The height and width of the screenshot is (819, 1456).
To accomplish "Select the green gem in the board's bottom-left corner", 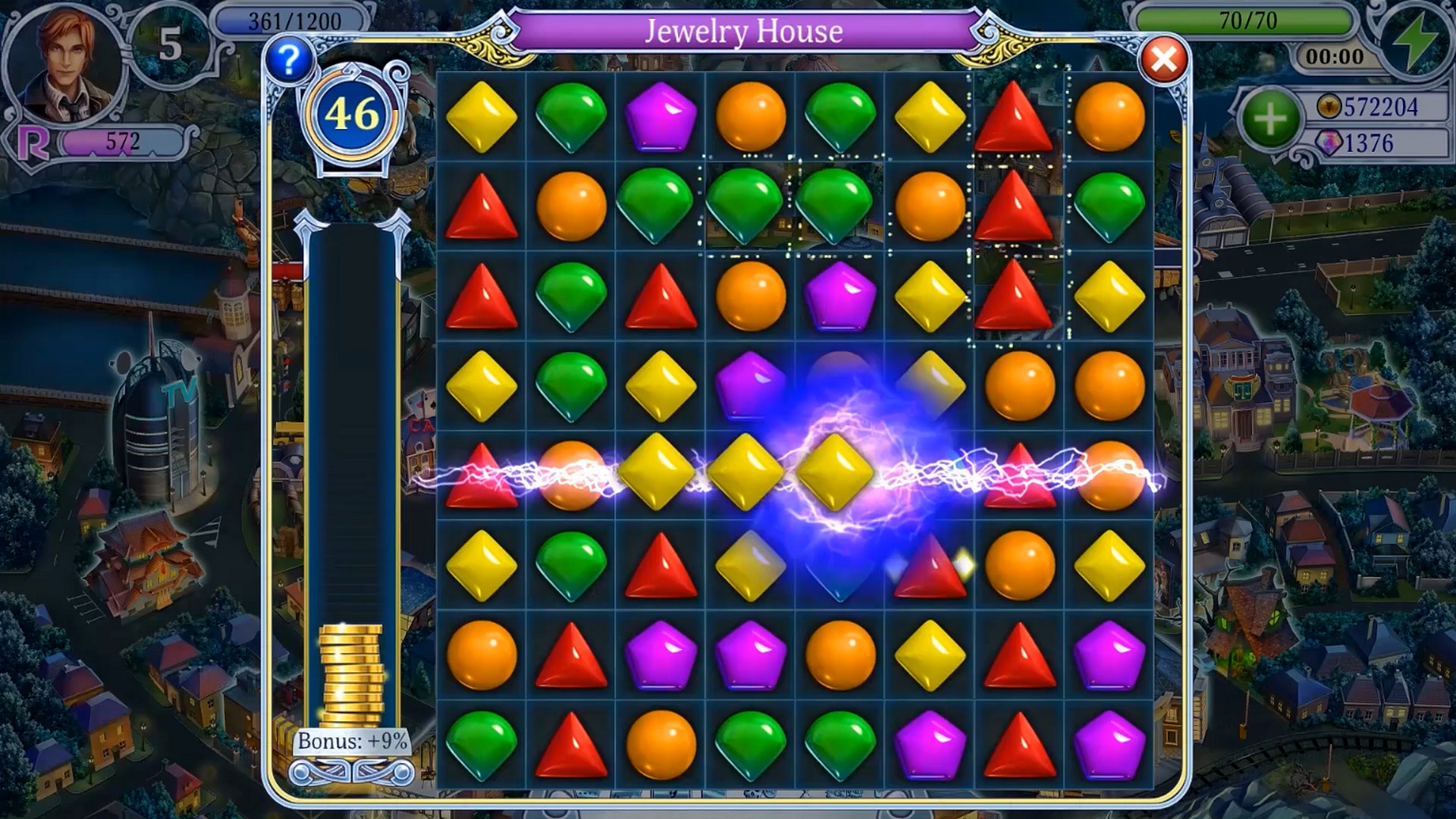I will point(482,745).
